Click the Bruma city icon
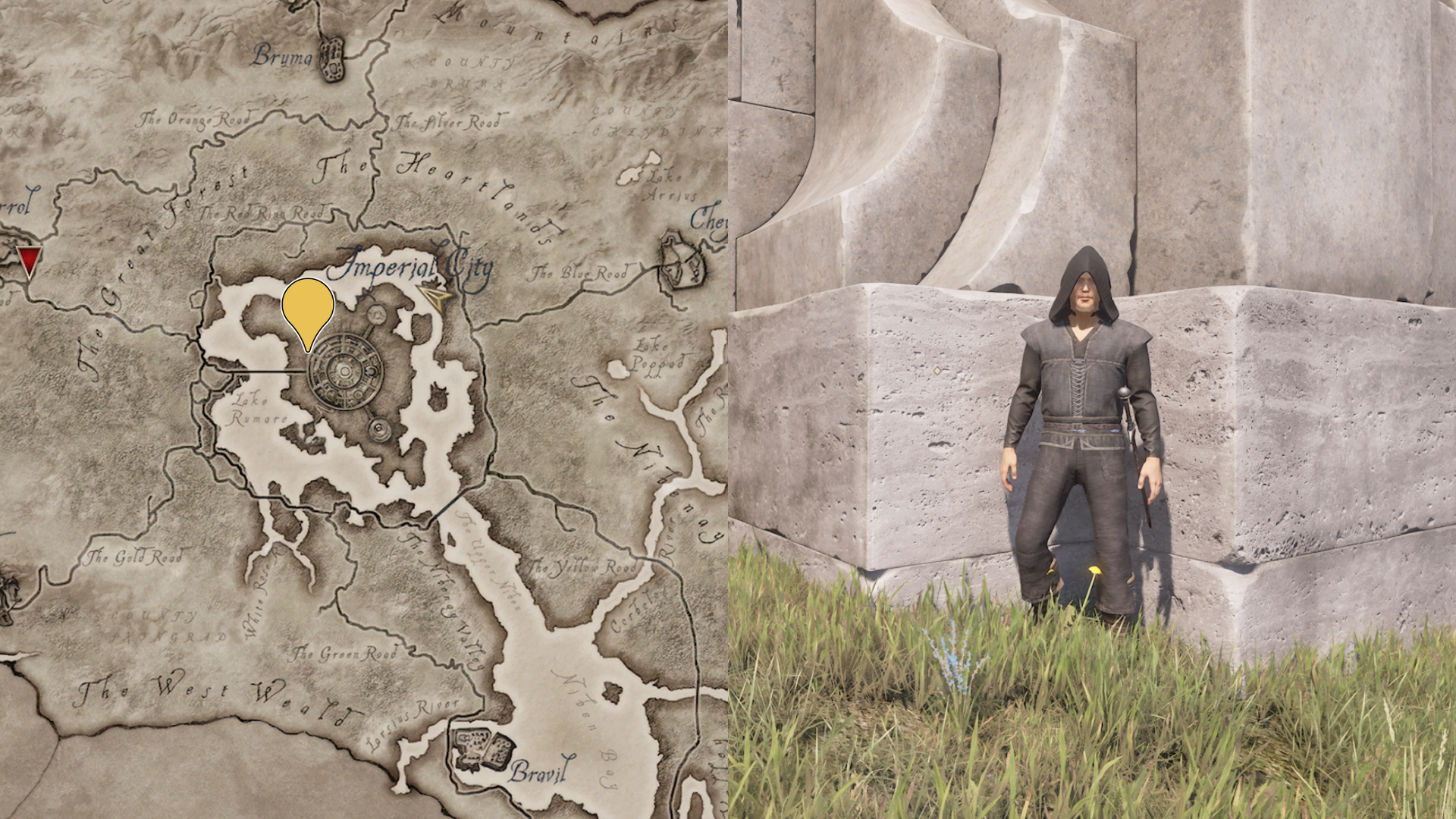Image resolution: width=1456 pixels, height=819 pixels. (332, 58)
